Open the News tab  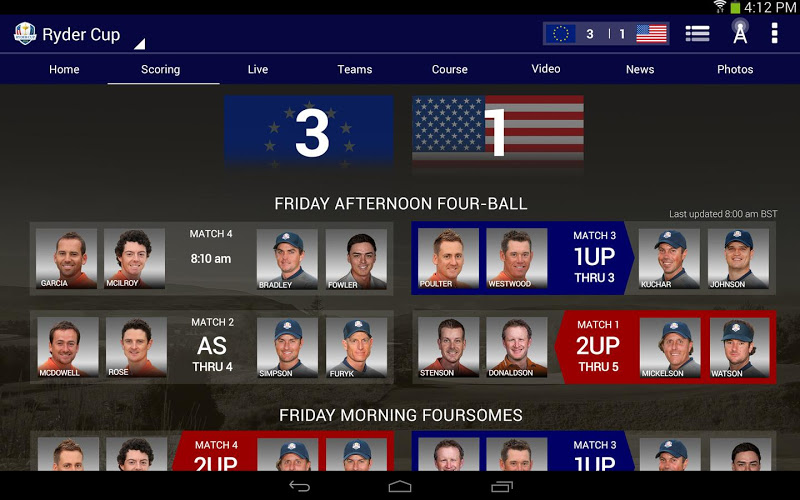click(x=640, y=69)
